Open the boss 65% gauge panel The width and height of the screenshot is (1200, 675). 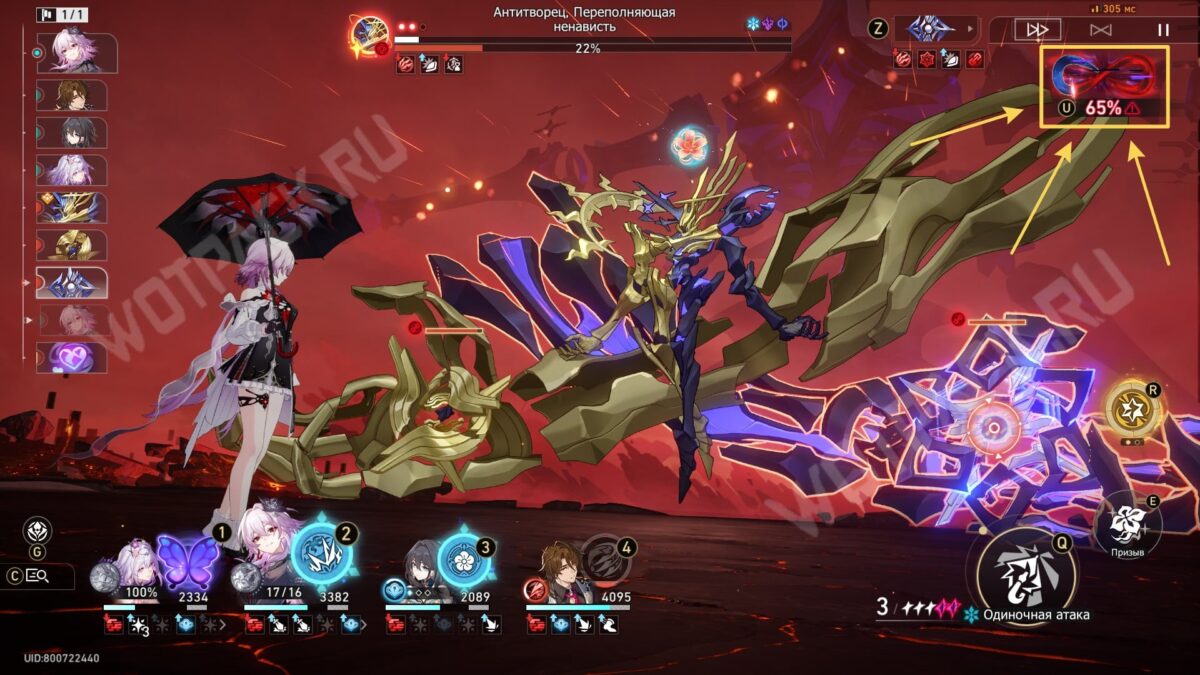(1104, 86)
